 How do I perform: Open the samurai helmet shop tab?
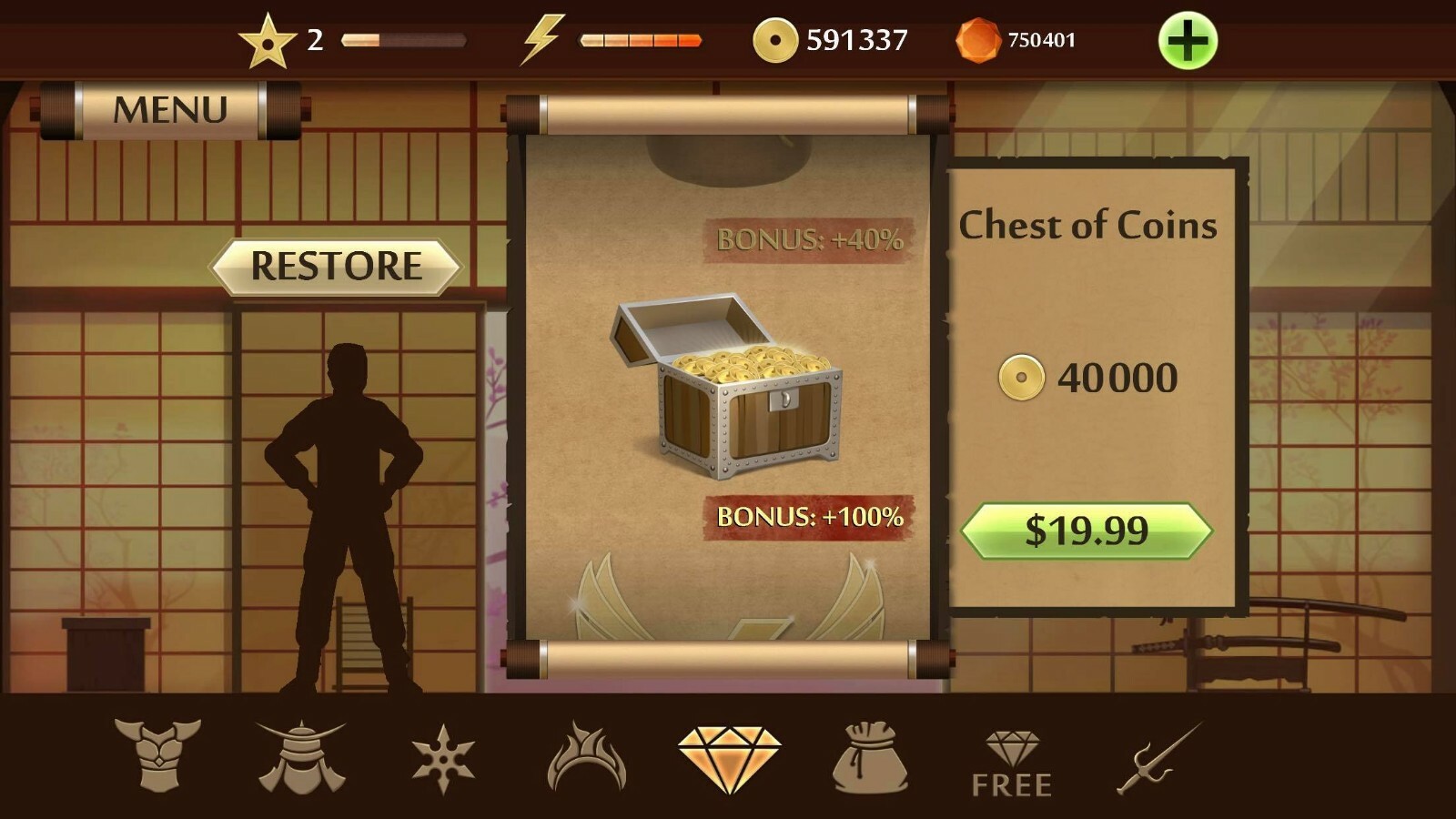coord(301,757)
